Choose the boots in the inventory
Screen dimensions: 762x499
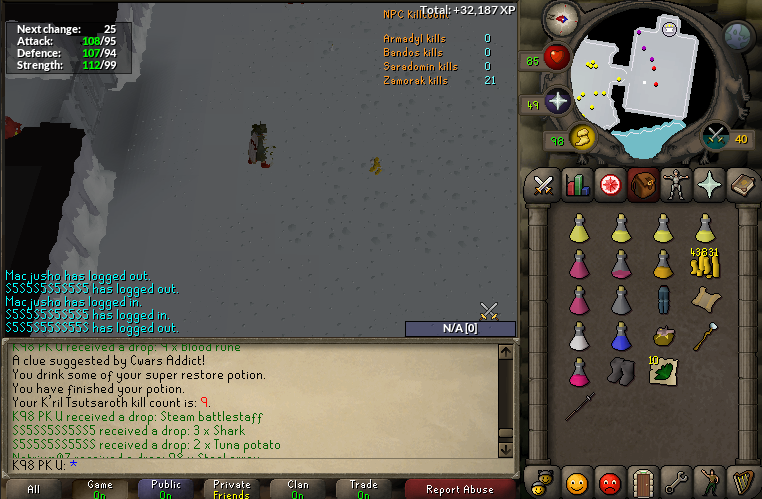[621, 371]
